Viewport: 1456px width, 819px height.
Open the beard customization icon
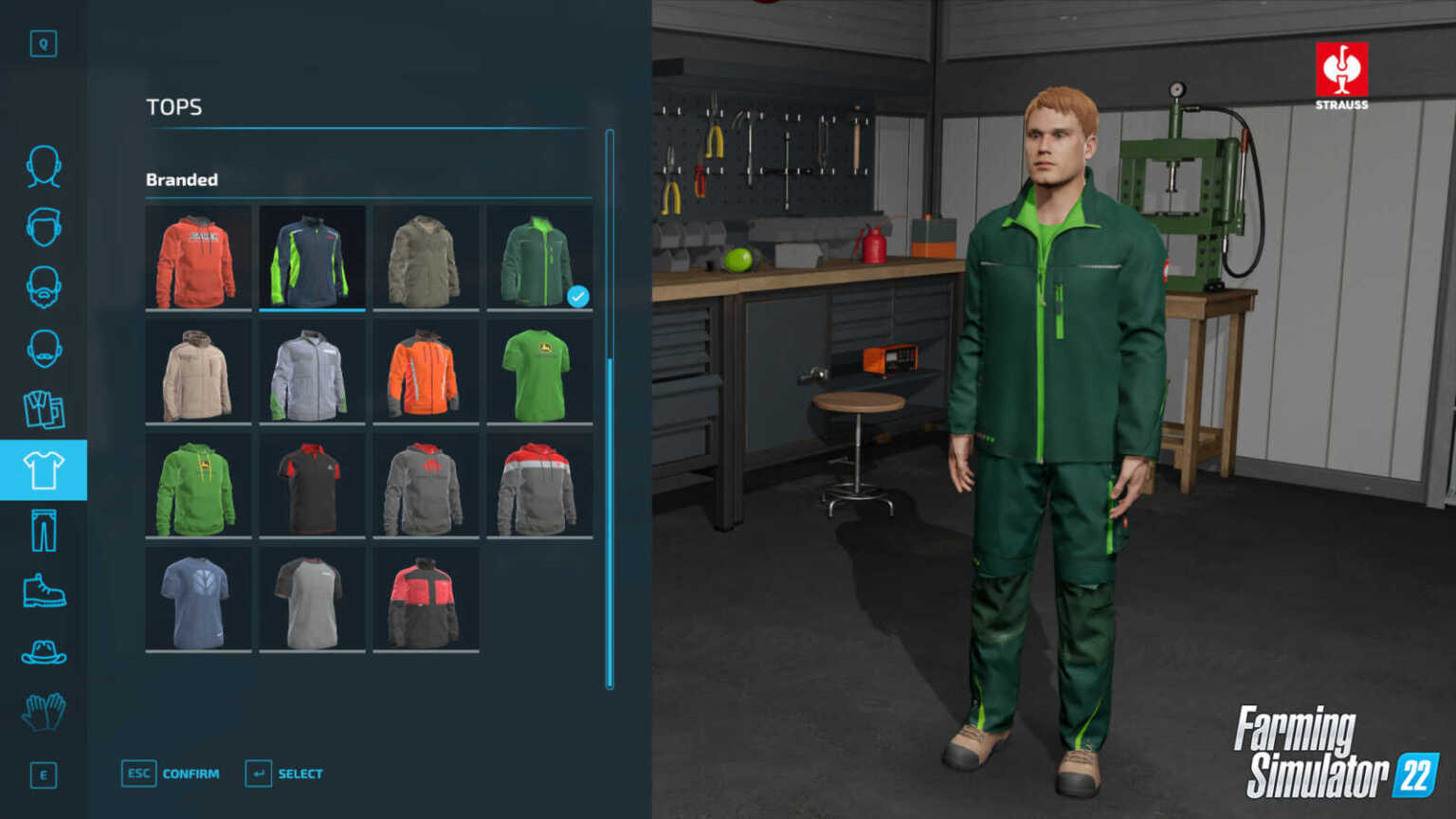click(x=44, y=289)
